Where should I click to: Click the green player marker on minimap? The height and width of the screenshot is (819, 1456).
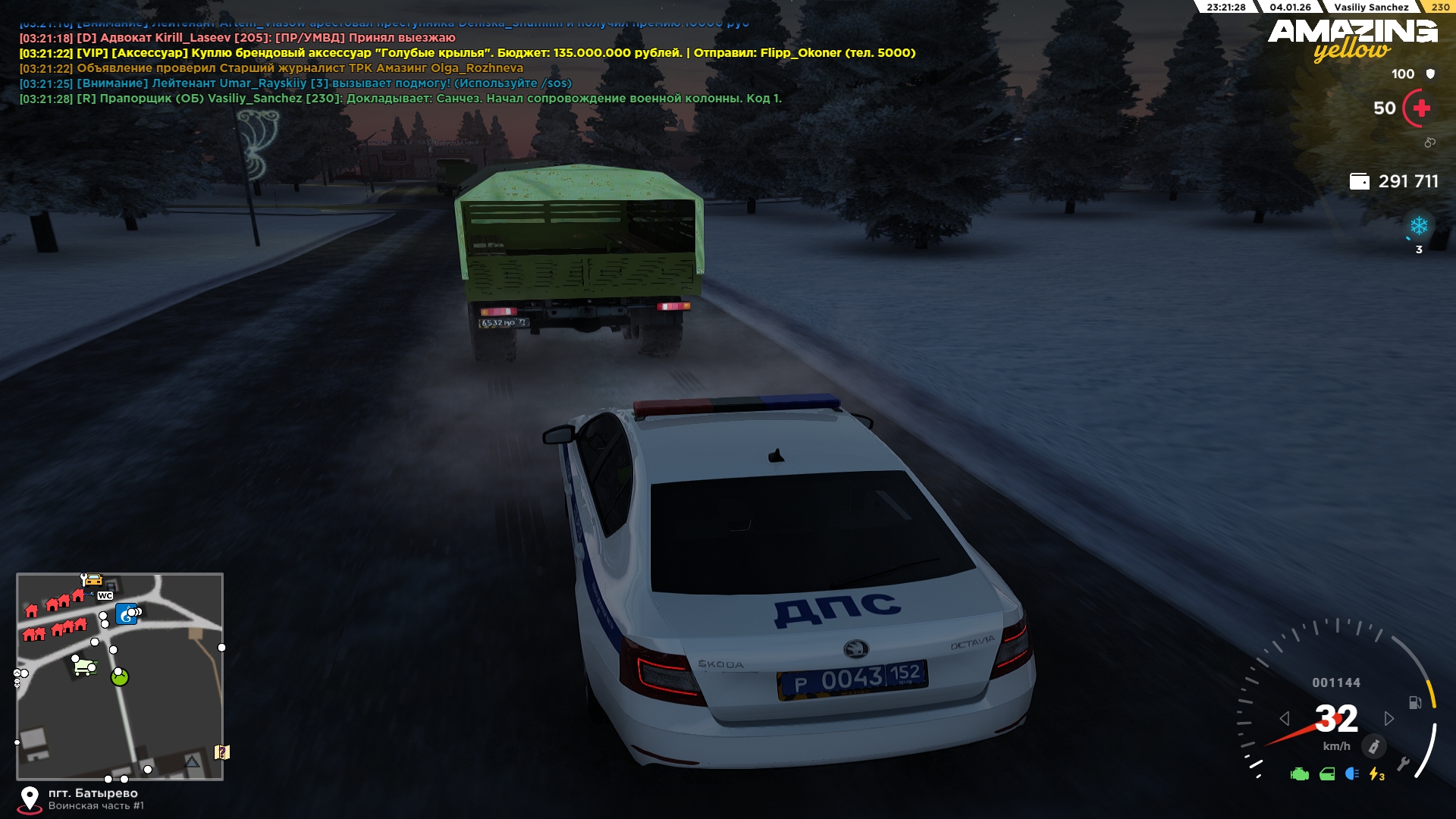(x=120, y=677)
